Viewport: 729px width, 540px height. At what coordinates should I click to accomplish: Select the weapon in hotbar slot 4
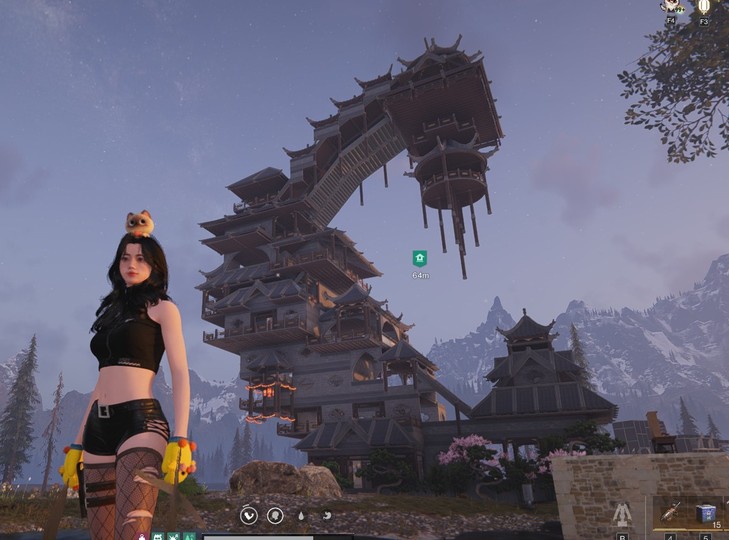pyautogui.click(x=670, y=513)
